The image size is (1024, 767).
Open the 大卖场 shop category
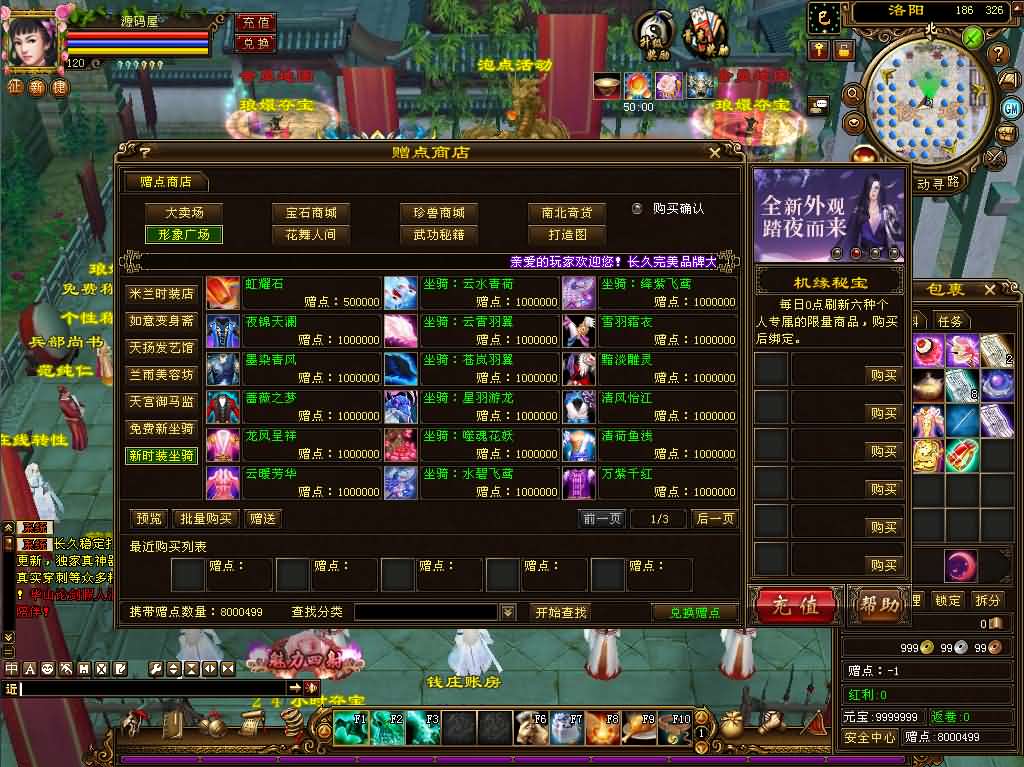(x=183, y=213)
